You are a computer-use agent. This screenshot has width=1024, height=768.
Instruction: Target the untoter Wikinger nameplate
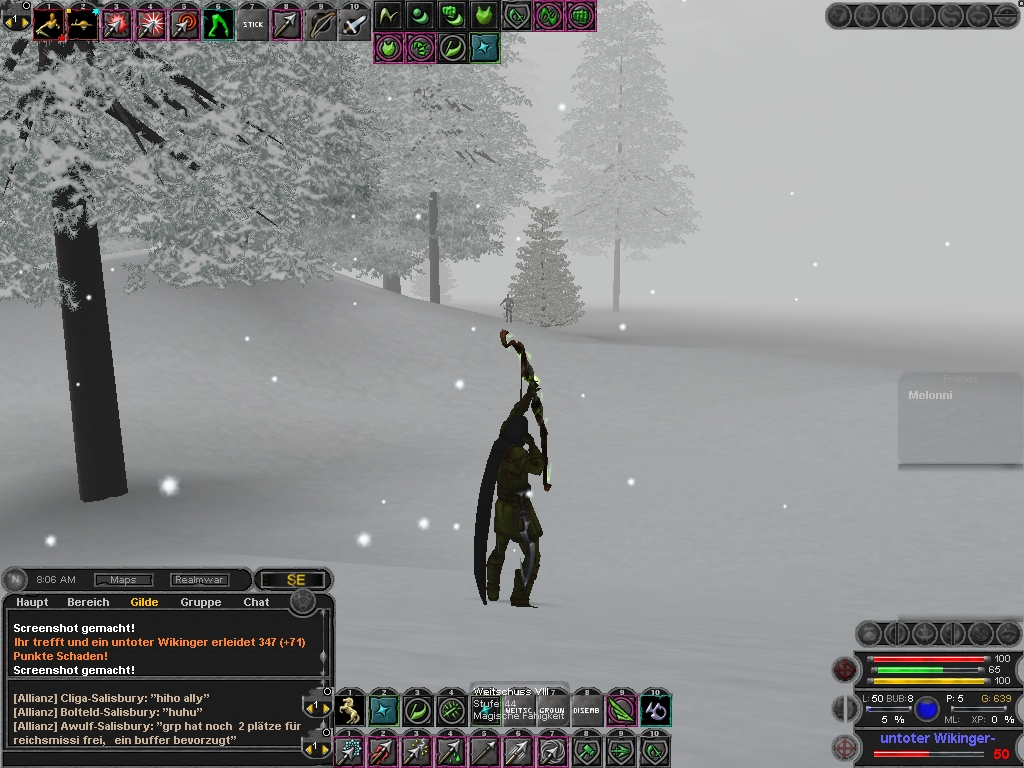pyautogui.click(x=936, y=739)
